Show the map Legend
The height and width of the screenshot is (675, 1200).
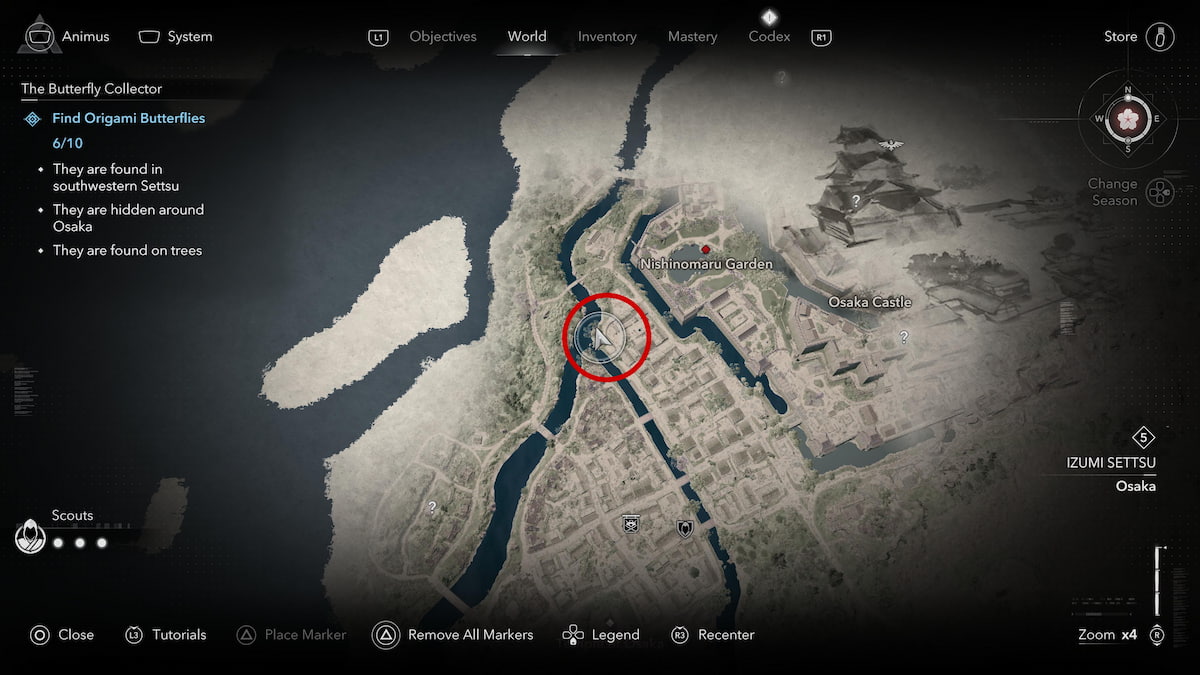(601, 635)
